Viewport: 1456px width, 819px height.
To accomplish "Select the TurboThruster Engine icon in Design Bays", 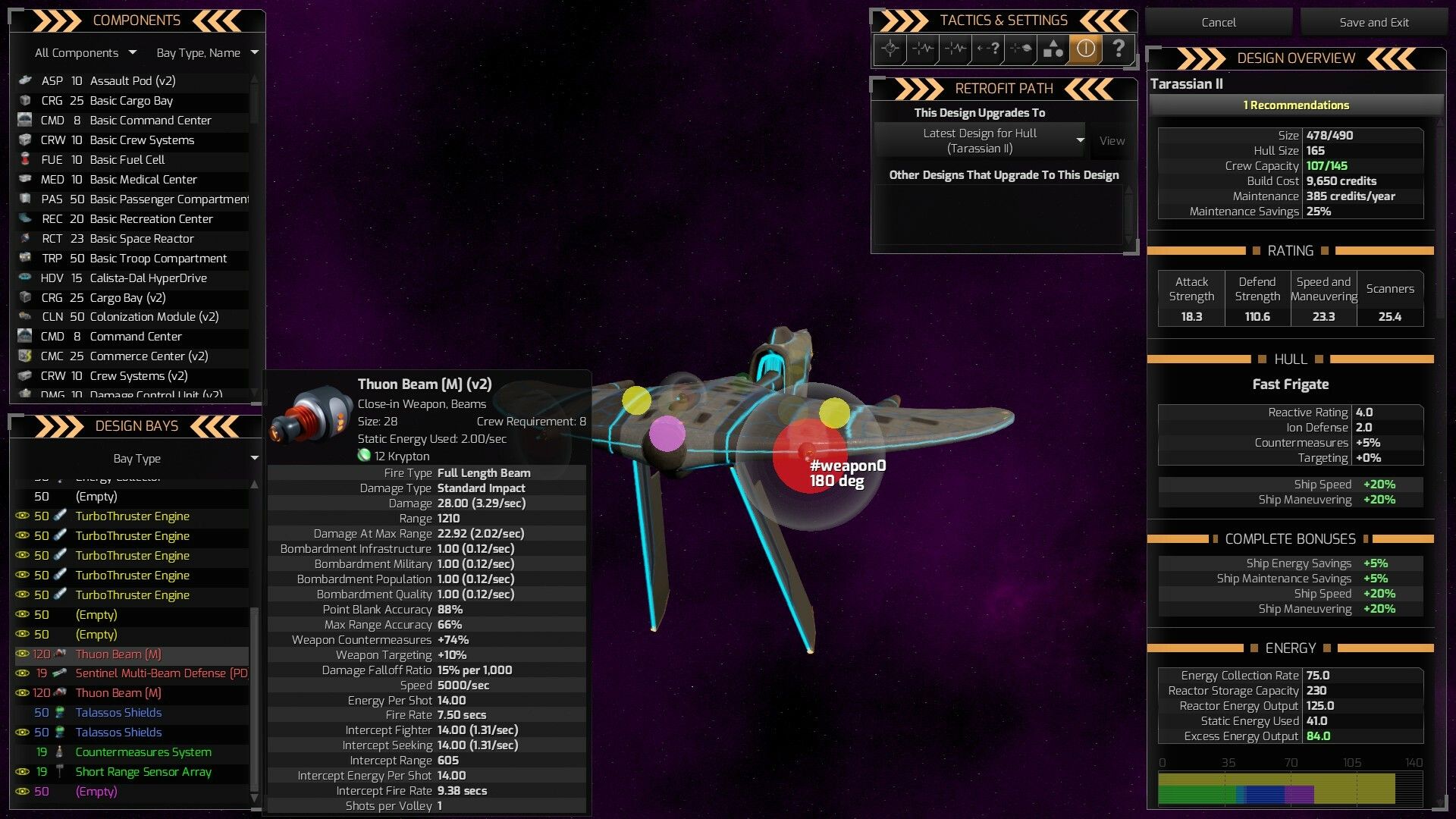I will pos(62,516).
